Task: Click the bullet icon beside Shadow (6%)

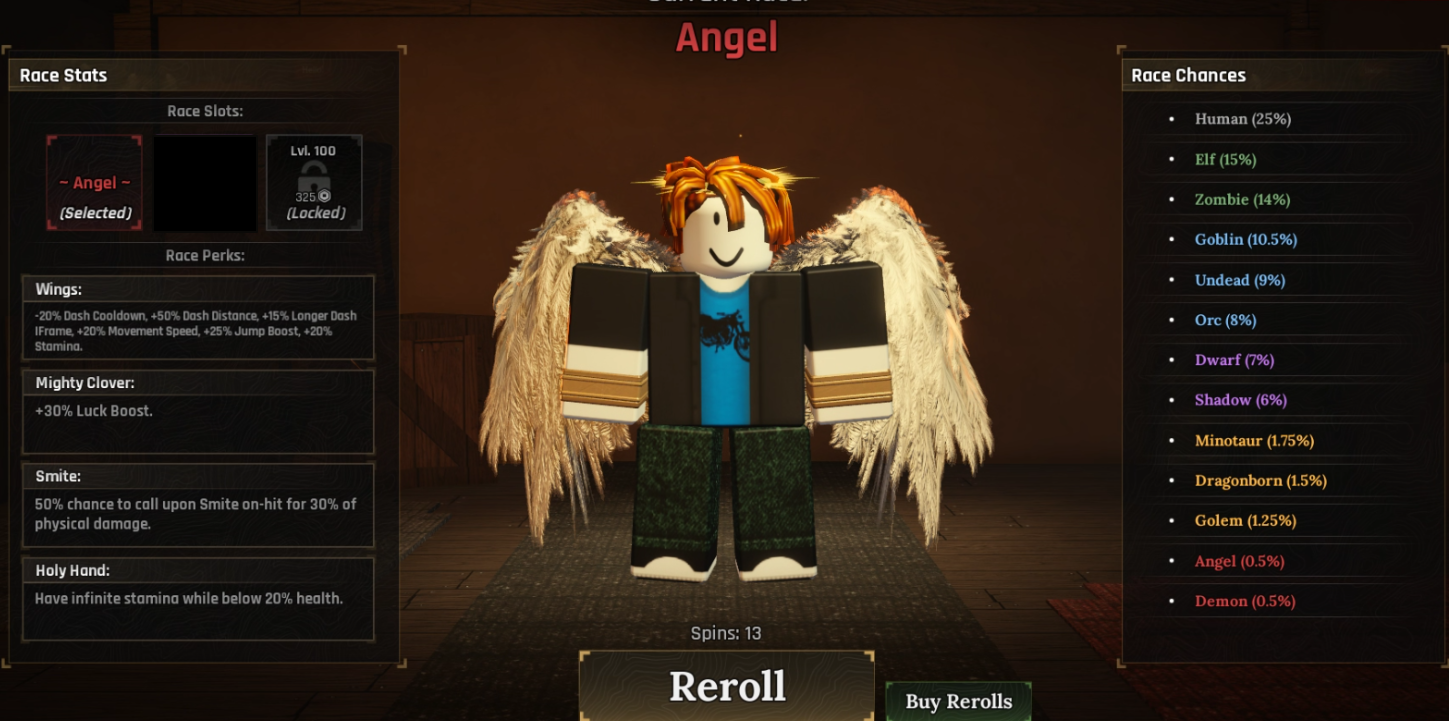Action: [1173, 400]
